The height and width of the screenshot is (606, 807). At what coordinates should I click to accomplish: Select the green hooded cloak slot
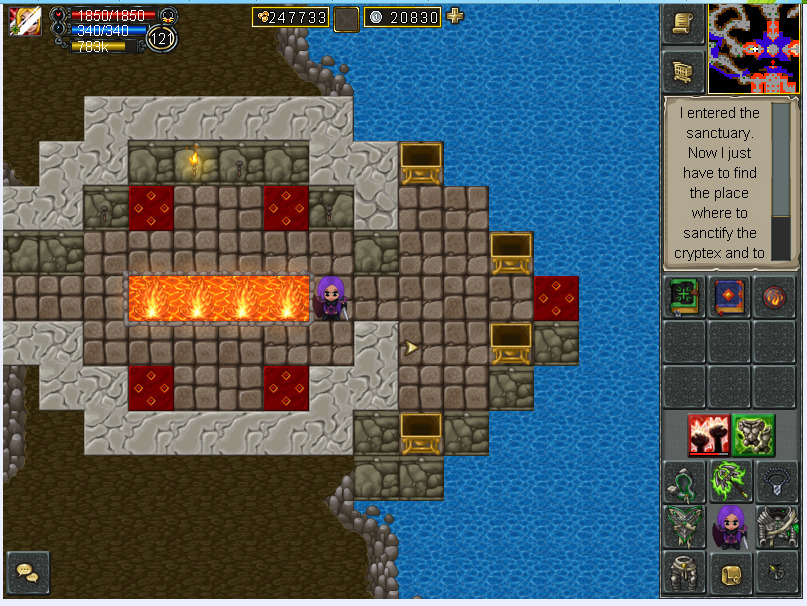point(684,481)
